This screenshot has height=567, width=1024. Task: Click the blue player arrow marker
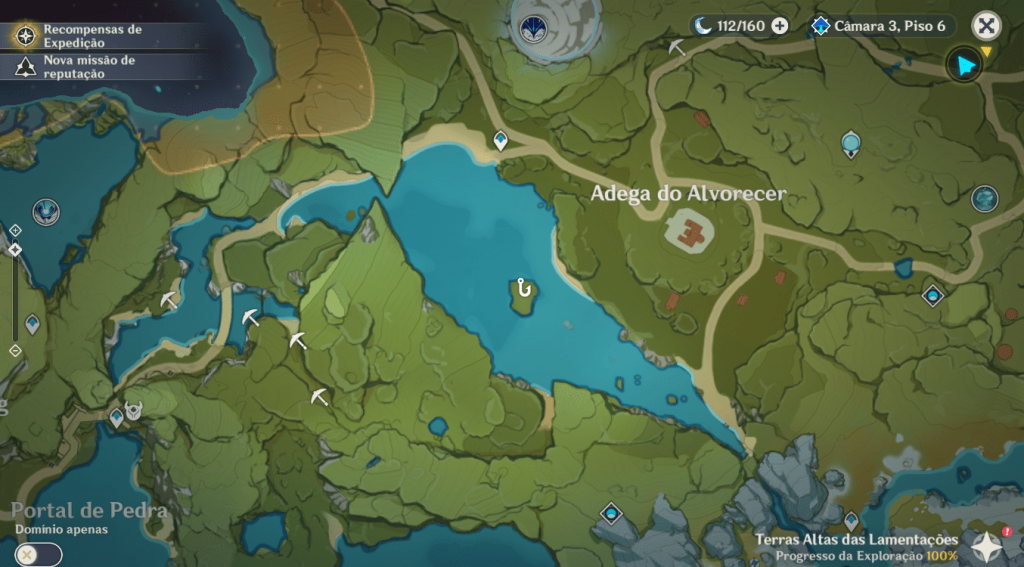[965, 66]
